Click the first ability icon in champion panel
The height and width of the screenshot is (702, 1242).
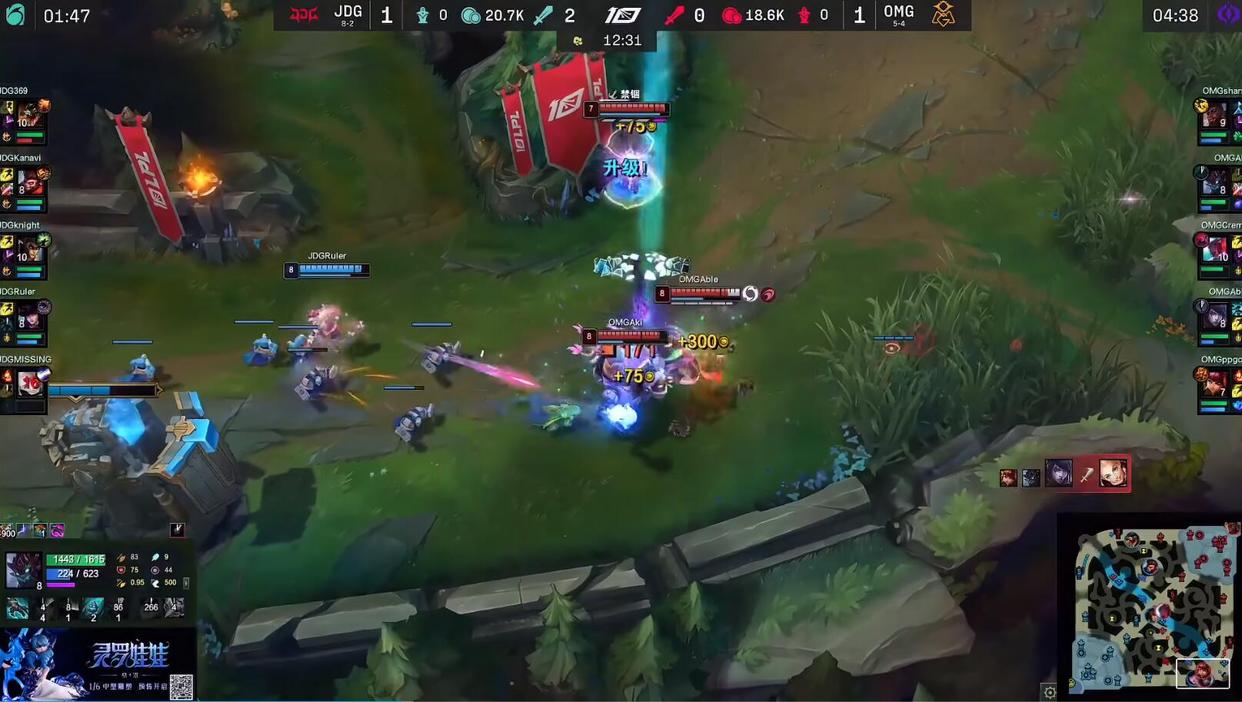[17, 608]
